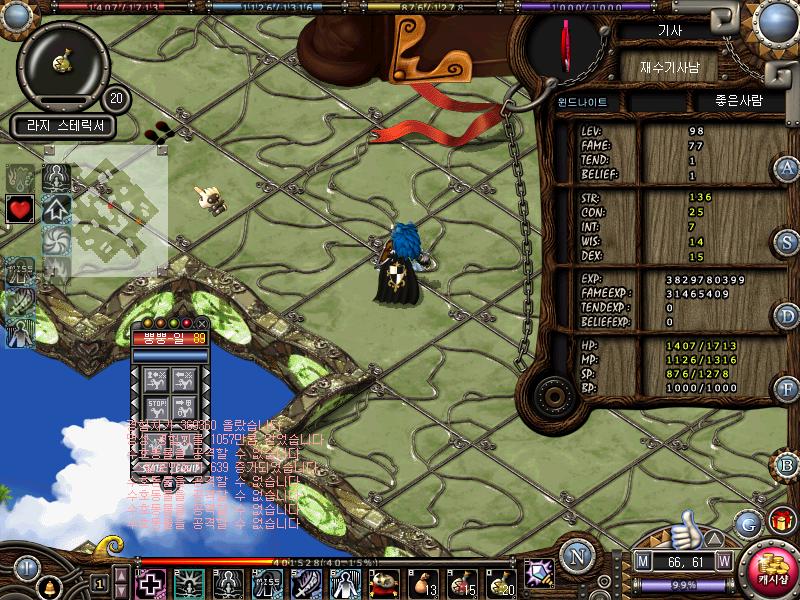Click the round G button

click(747, 523)
